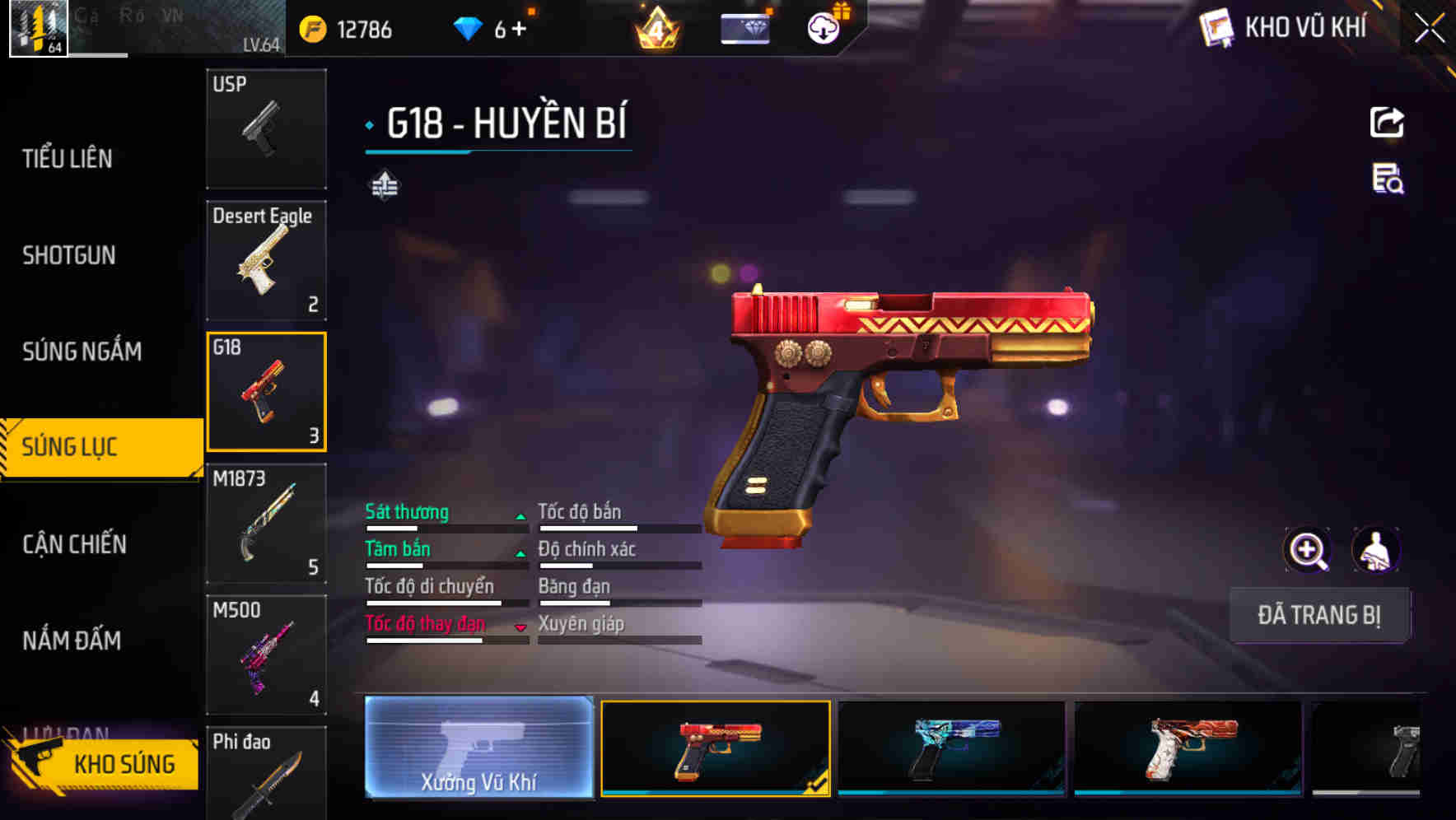1456x820 pixels.
Task: Open the diamond membership card icon
Action: tap(745, 27)
